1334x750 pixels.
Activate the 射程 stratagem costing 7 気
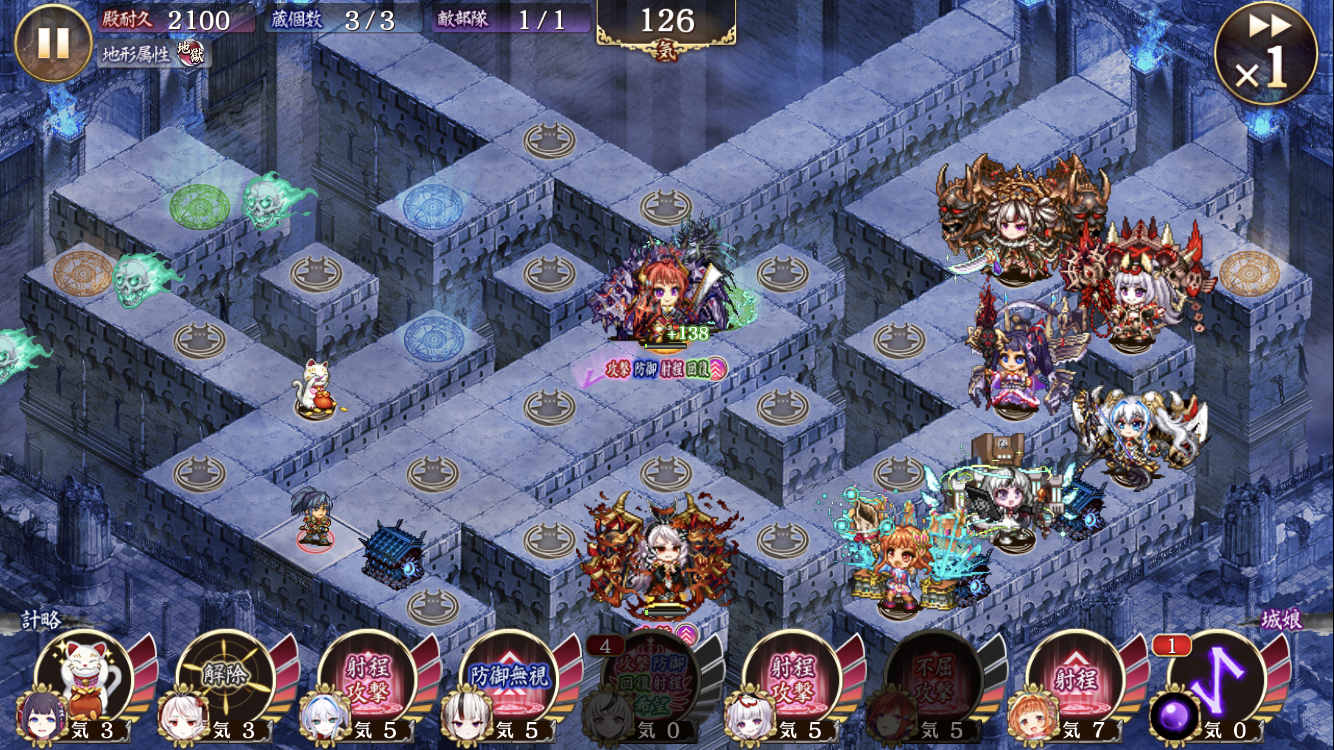coord(1075,682)
